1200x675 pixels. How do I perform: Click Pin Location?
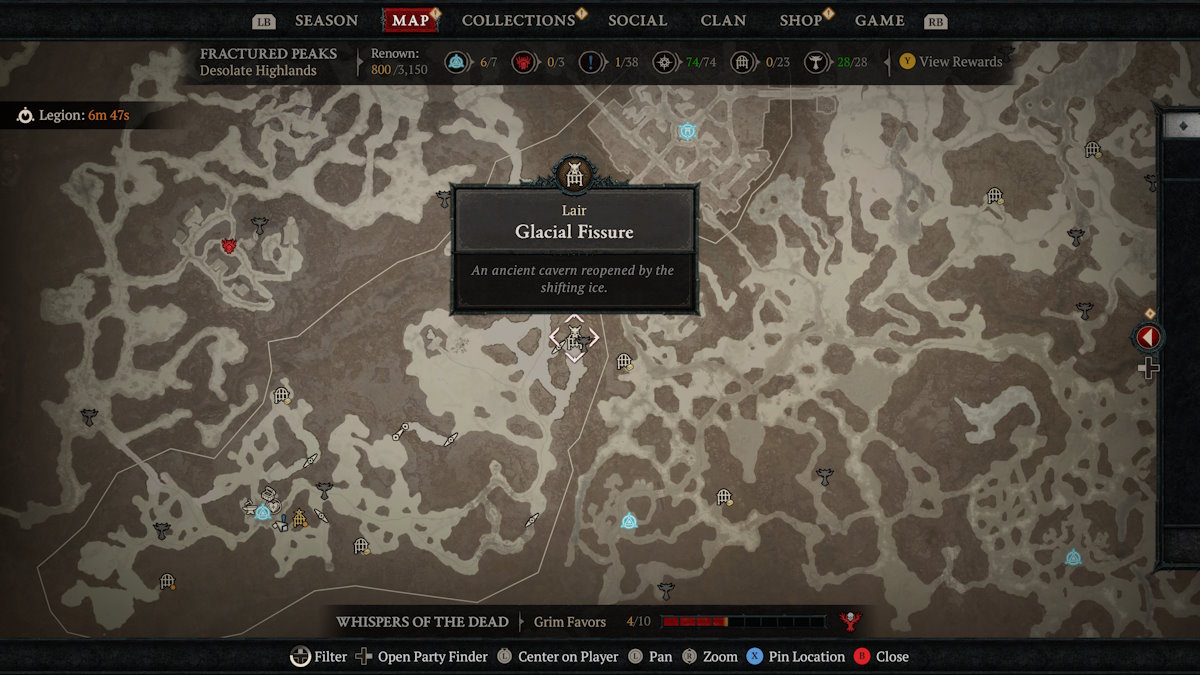795,657
